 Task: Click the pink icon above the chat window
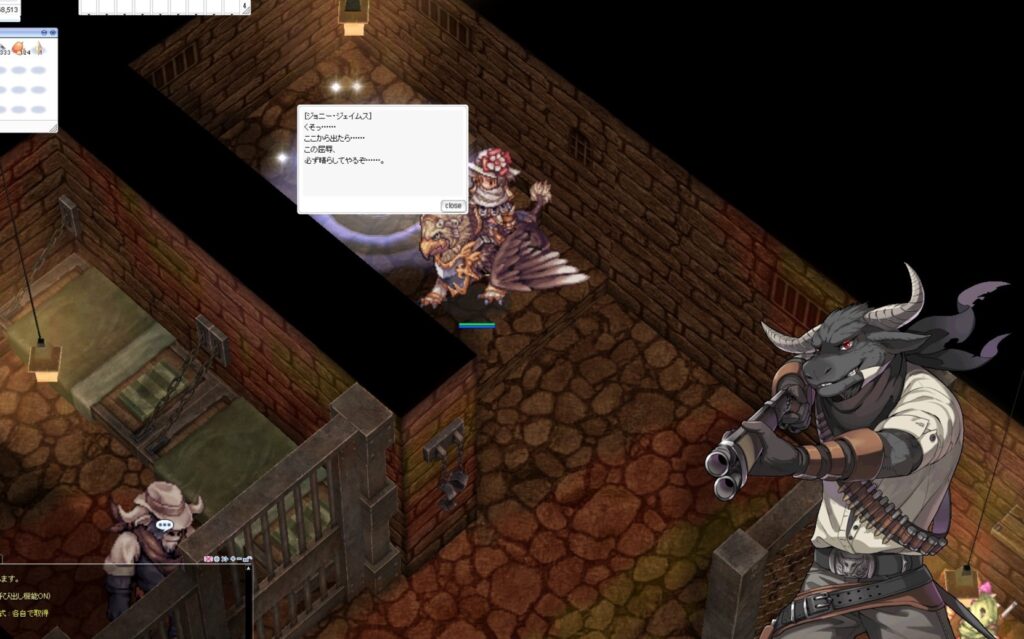pos(211,558)
